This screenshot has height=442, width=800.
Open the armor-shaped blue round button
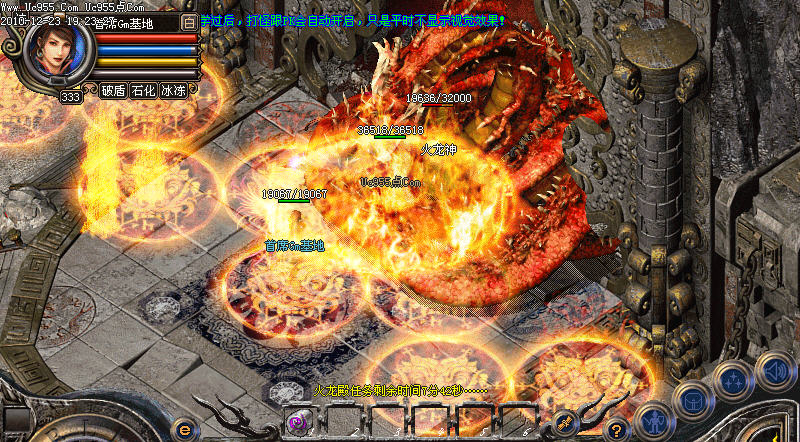(693, 399)
